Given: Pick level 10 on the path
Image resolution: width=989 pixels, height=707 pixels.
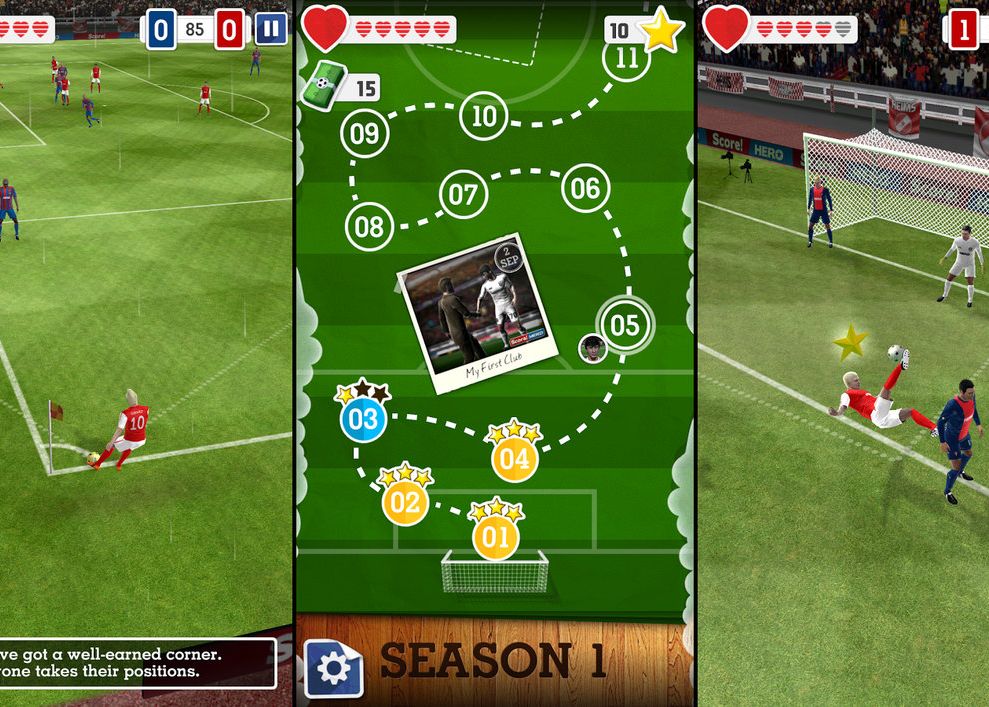Looking at the screenshot, I should point(484,117).
